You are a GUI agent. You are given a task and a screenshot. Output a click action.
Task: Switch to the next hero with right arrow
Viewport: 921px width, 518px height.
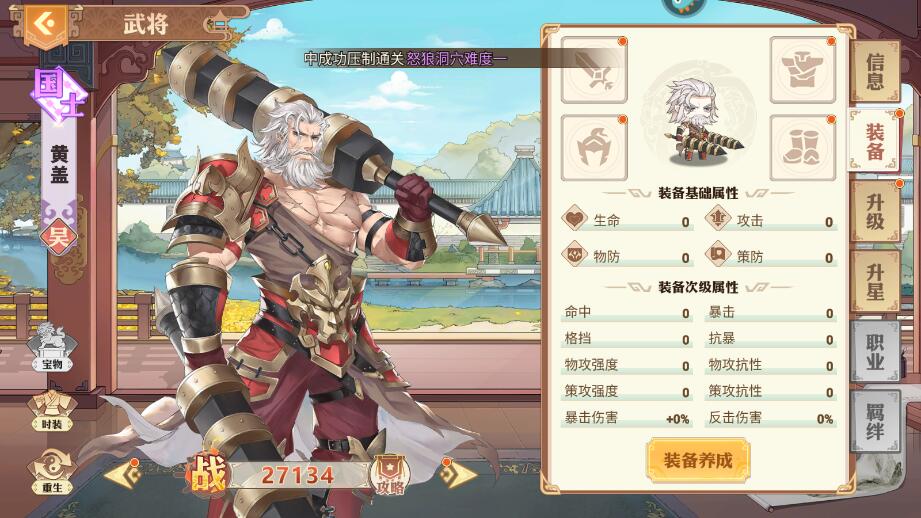pos(458,473)
